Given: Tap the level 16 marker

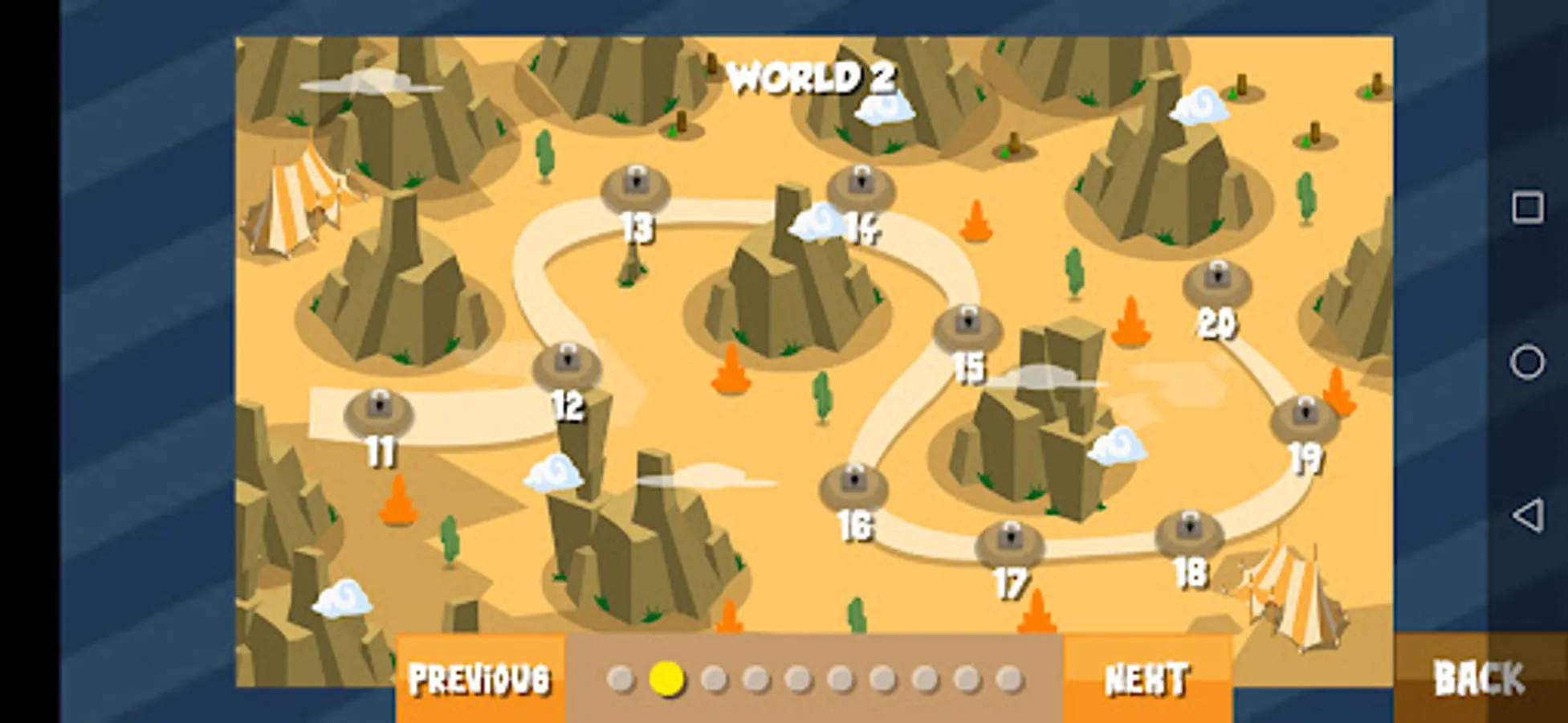Looking at the screenshot, I should [853, 482].
